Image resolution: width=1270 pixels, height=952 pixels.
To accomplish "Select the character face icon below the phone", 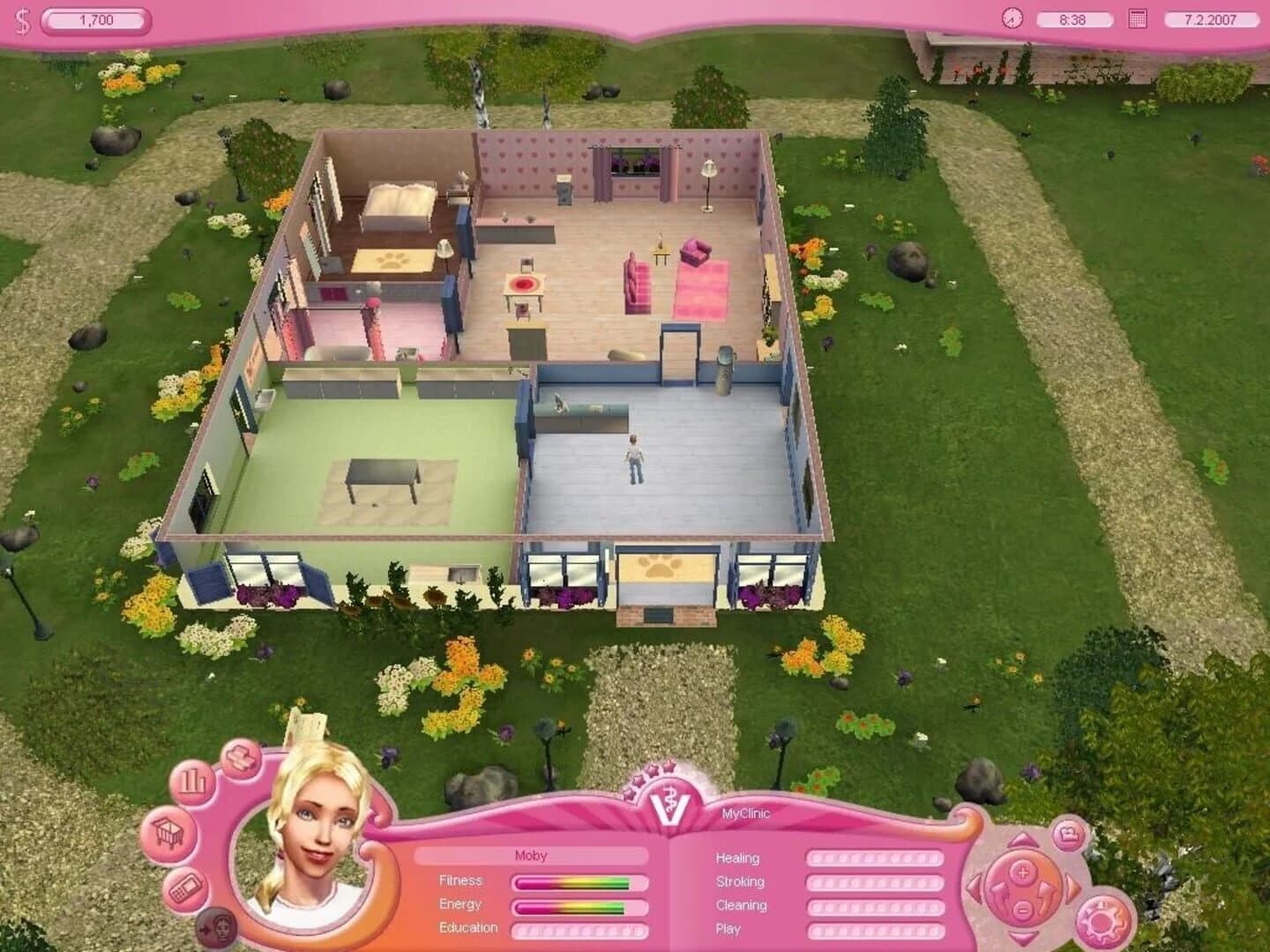I will (x=218, y=926).
